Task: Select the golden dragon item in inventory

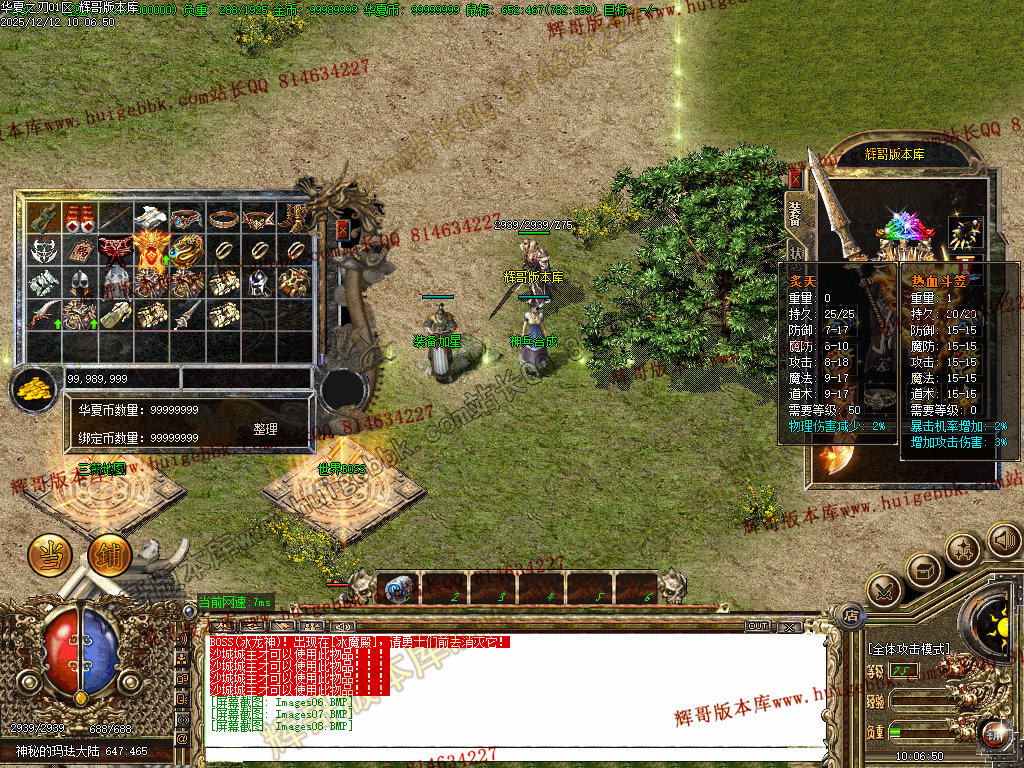Action: click(x=186, y=250)
